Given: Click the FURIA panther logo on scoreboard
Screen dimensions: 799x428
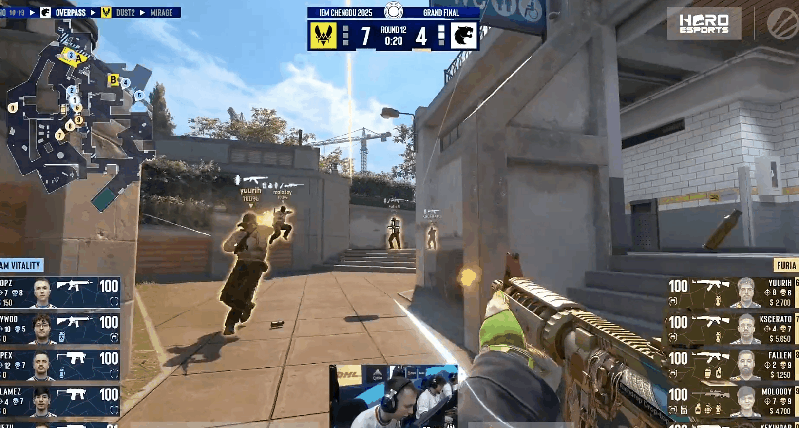Looking at the screenshot, I should [x=462, y=36].
